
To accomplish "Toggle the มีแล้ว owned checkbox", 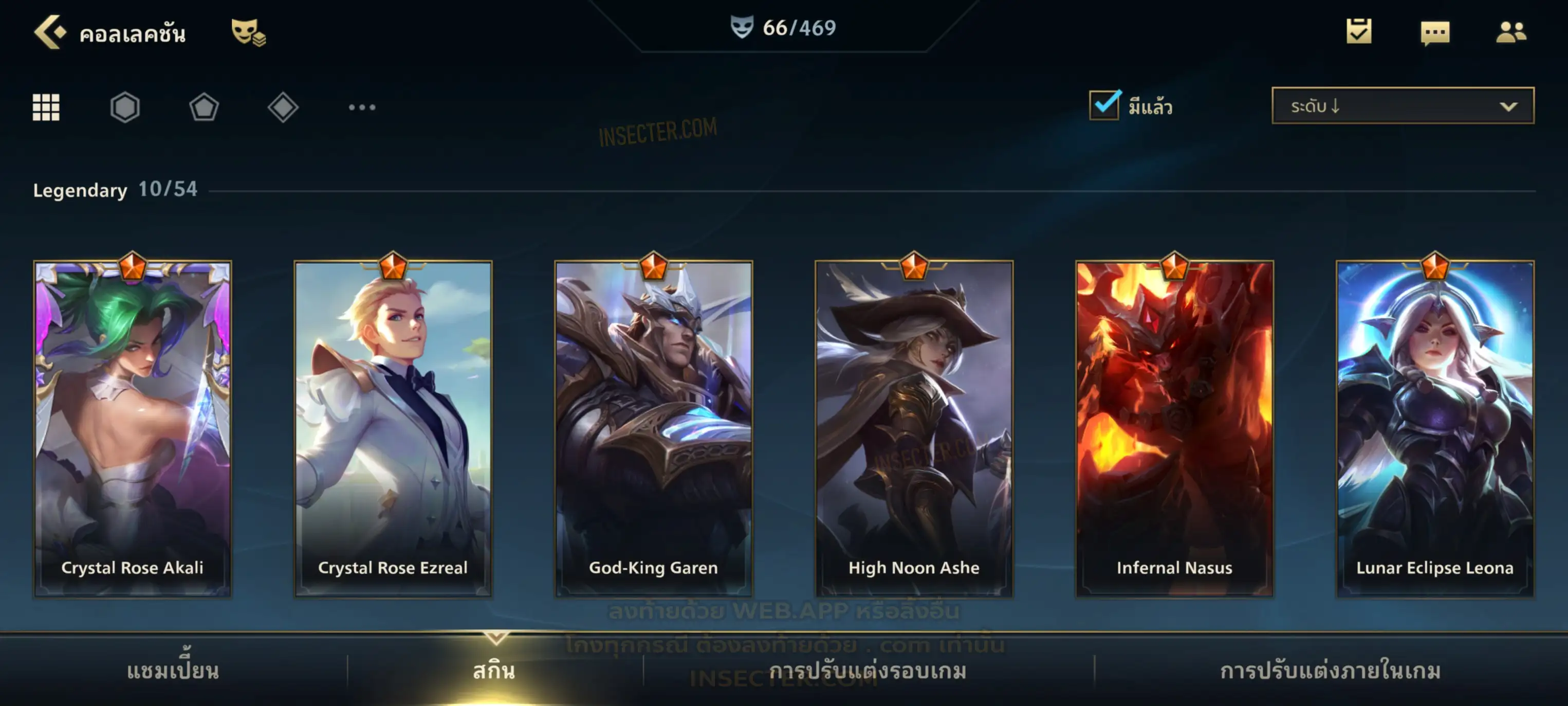I will pyautogui.click(x=1104, y=105).
